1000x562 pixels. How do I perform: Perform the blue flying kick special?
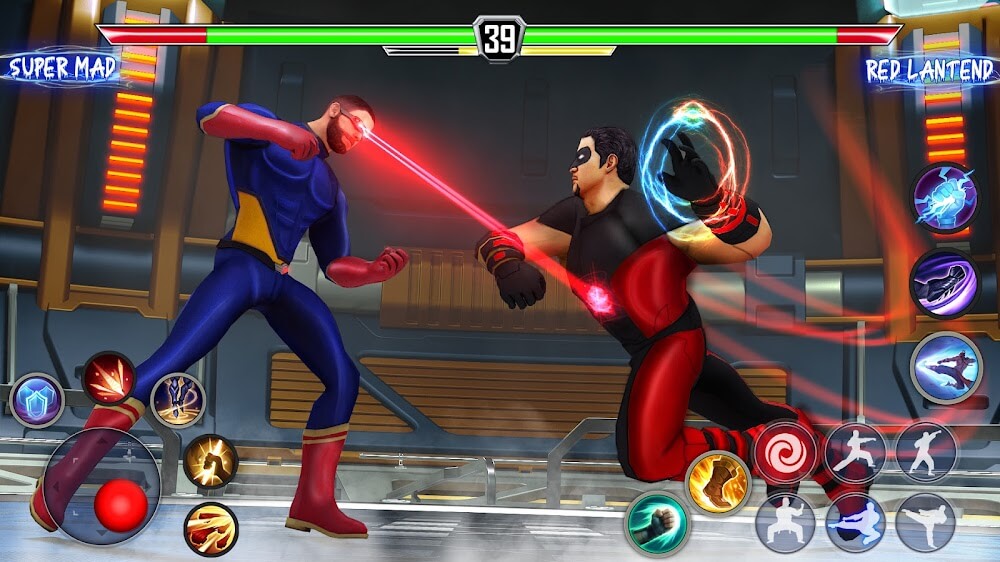(946, 368)
